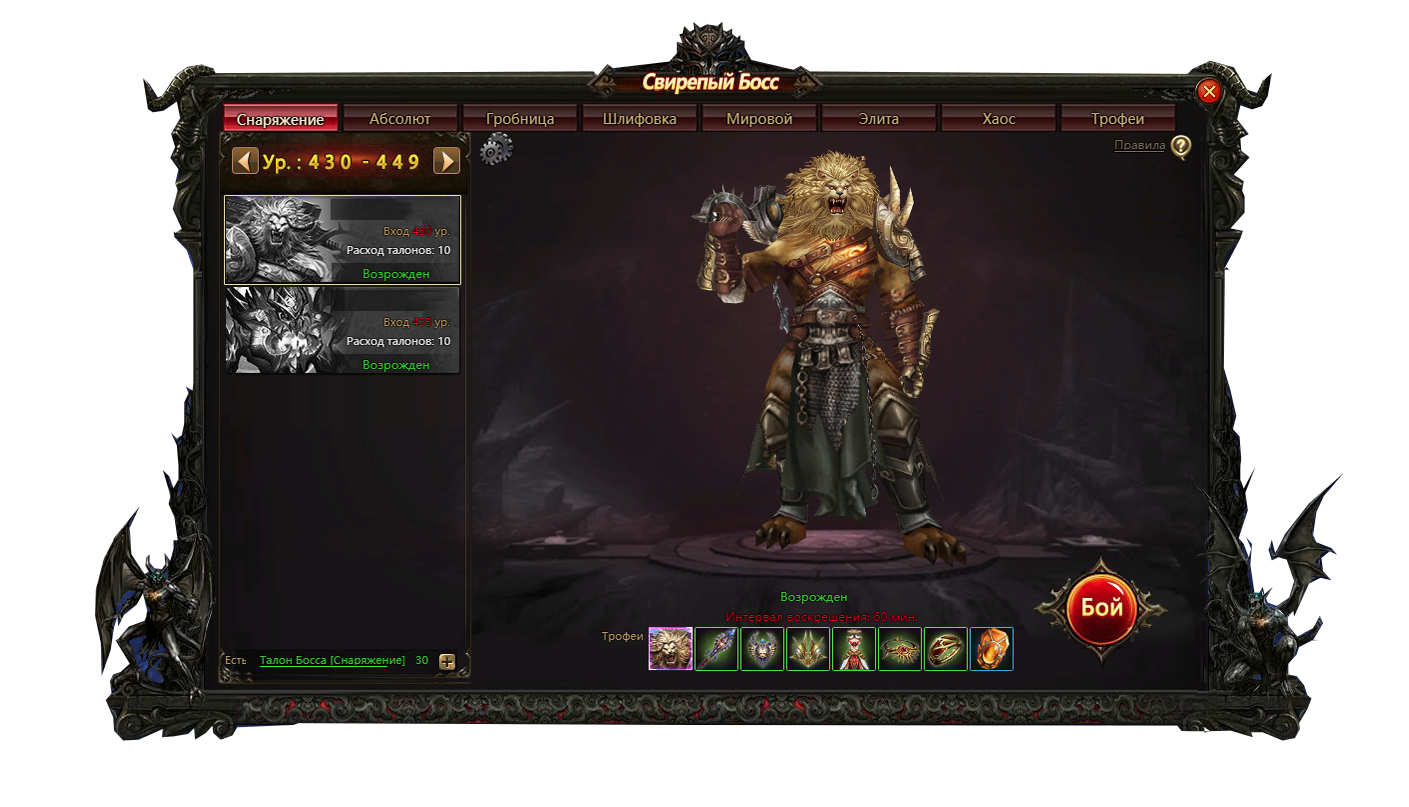Go to the Хаос tab
The height and width of the screenshot is (807, 1409).
tap(998, 119)
